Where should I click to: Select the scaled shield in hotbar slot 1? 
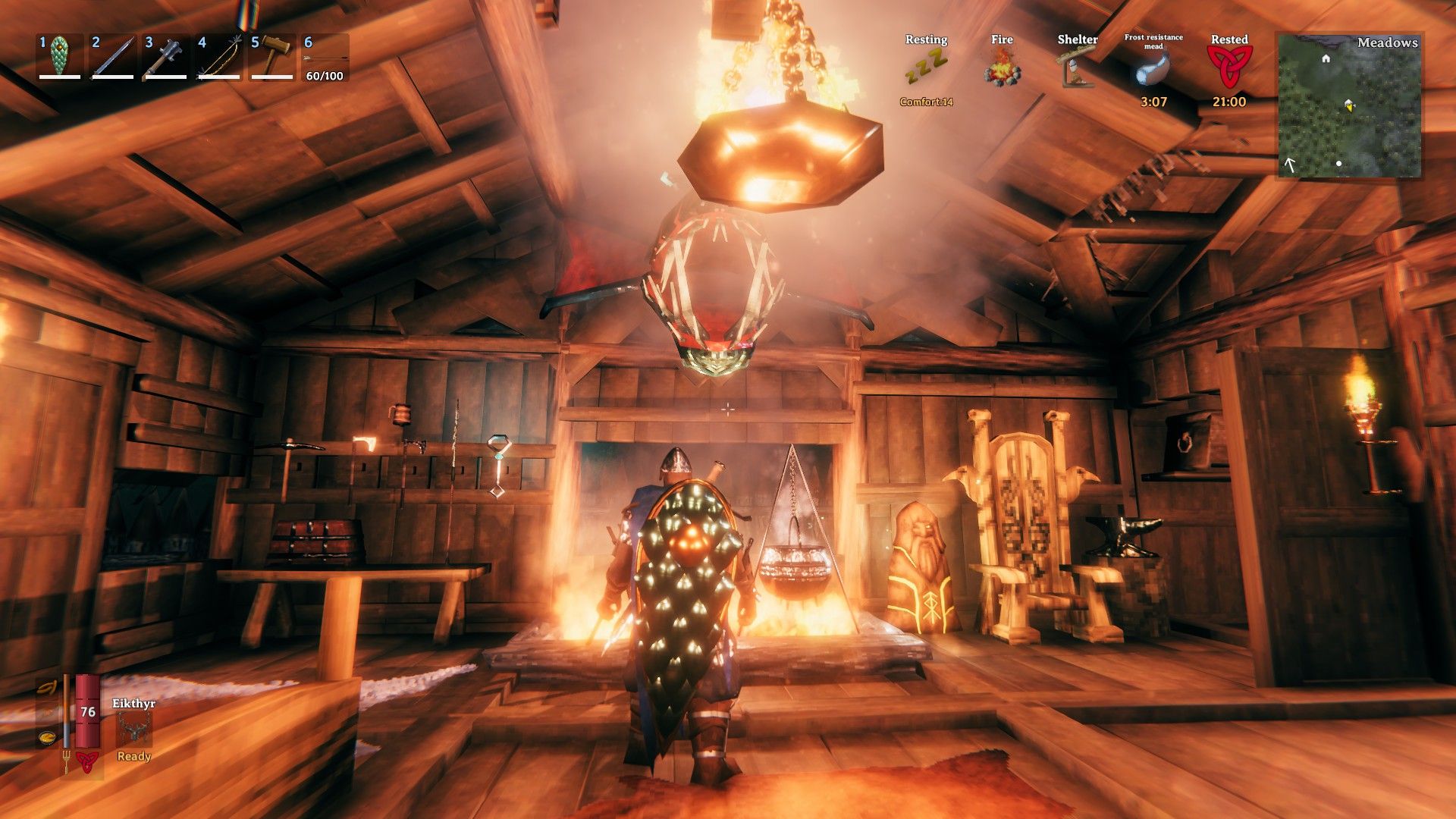[x=59, y=57]
